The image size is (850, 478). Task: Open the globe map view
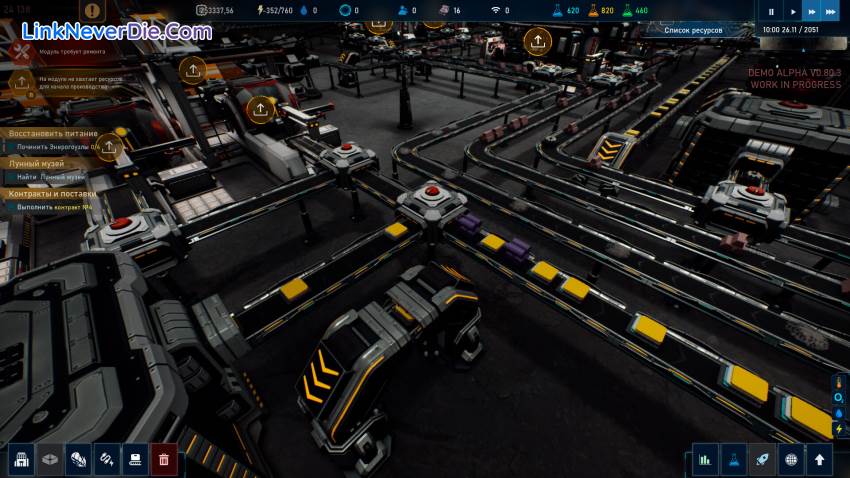coord(792,460)
